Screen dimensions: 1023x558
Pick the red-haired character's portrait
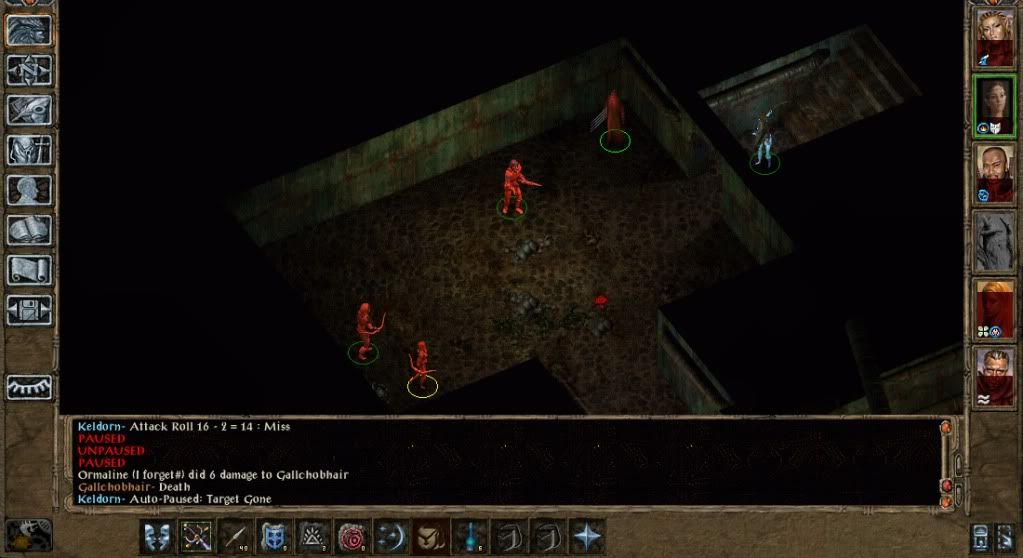tap(995, 310)
